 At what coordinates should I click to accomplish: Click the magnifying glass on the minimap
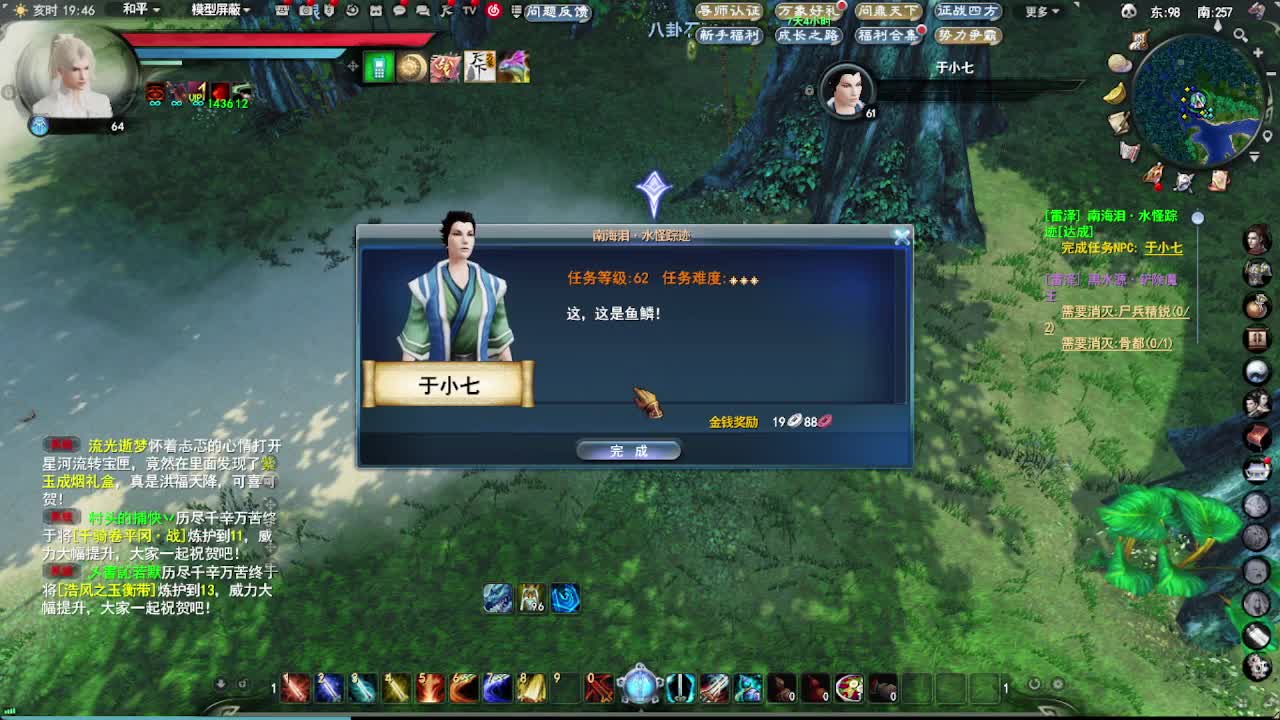(1240, 34)
